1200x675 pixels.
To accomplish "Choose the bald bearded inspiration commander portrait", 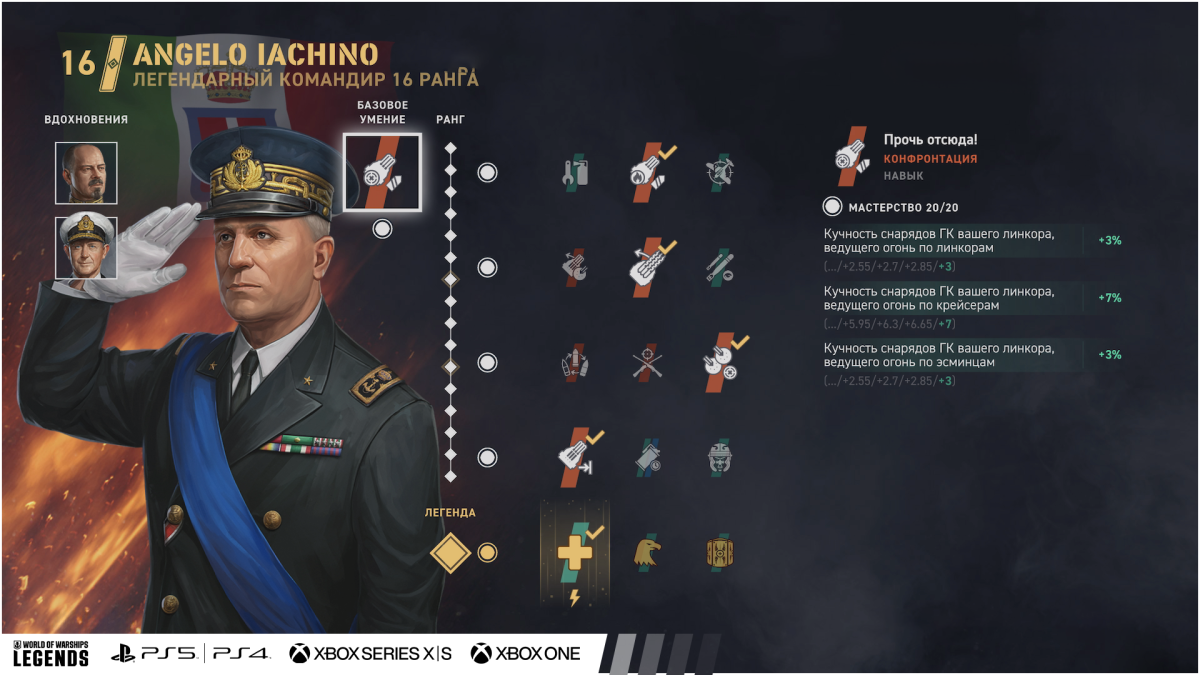I will click(x=86, y=173).
